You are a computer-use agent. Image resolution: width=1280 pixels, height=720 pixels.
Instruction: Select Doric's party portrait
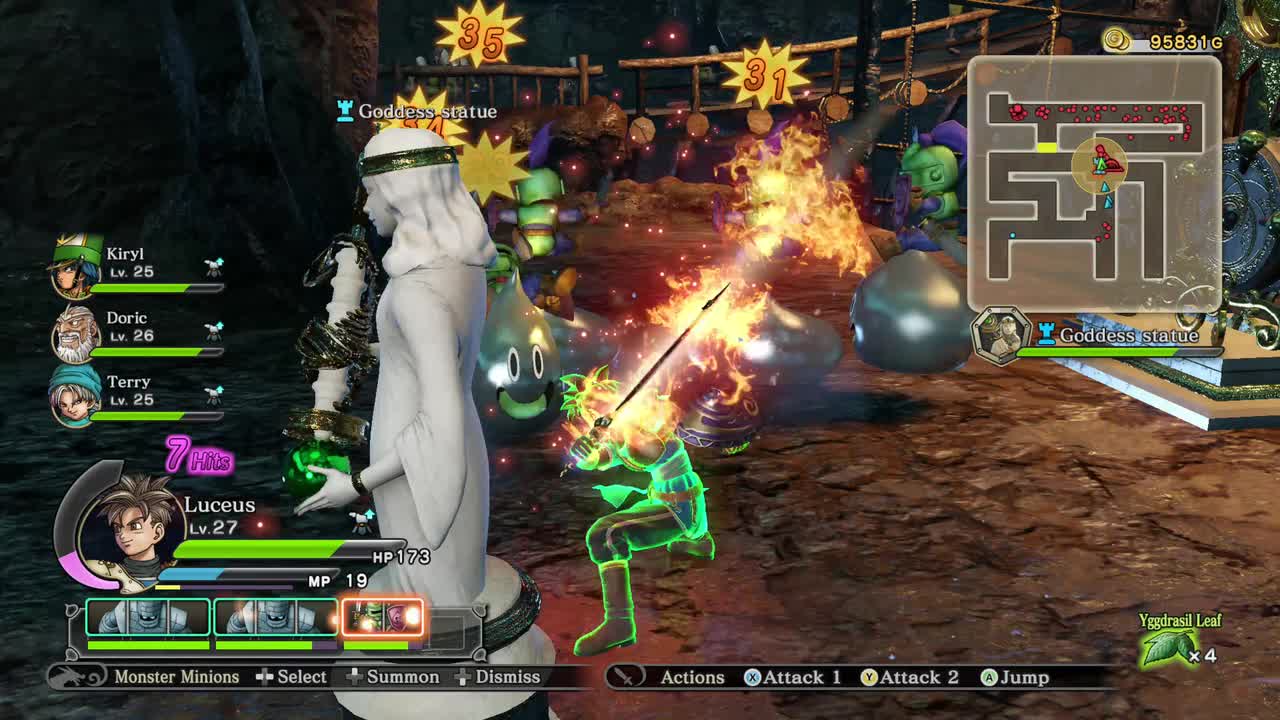click(76, 334)
